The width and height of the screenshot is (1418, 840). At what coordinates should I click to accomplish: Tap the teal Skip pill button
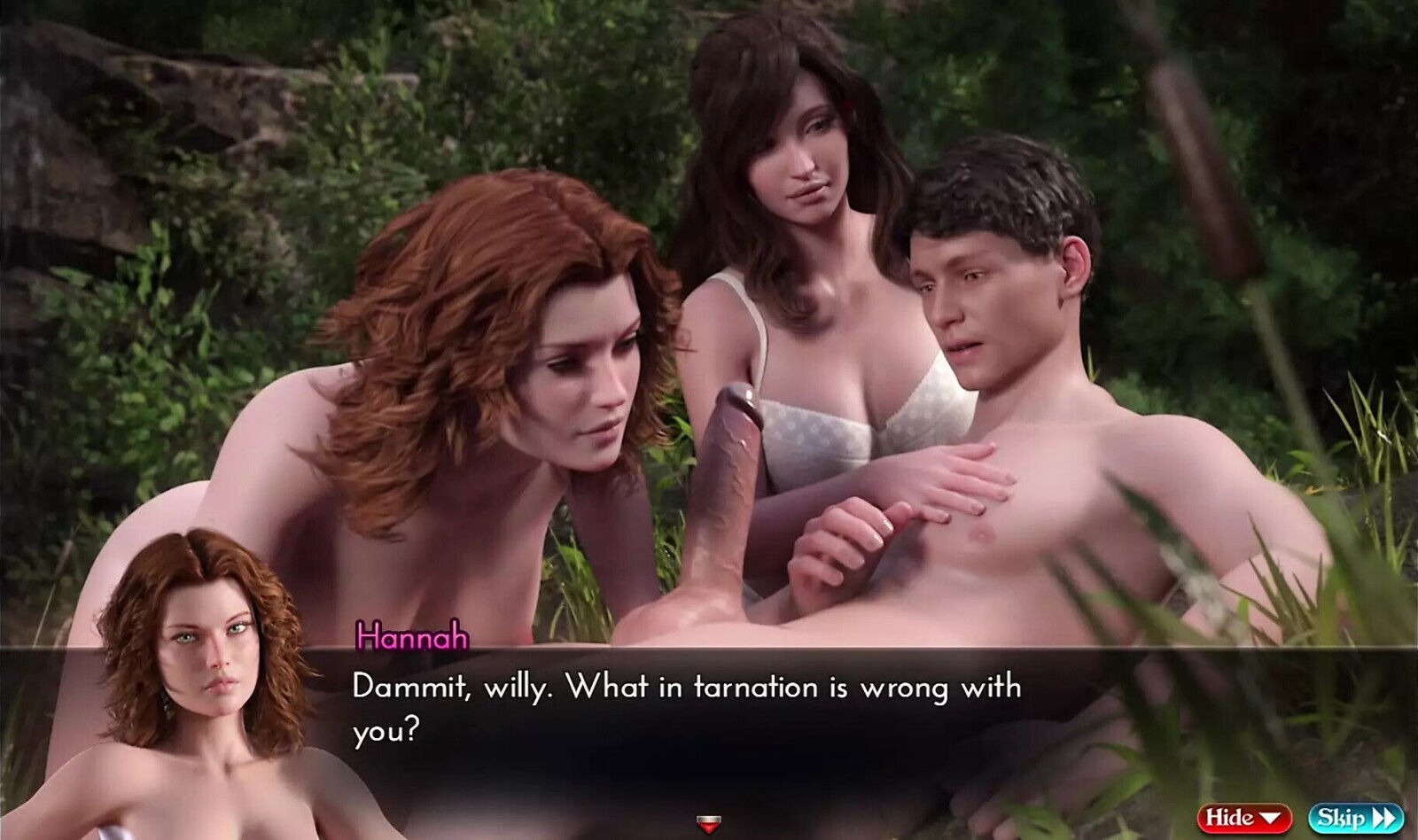[x=1356, y=817]
